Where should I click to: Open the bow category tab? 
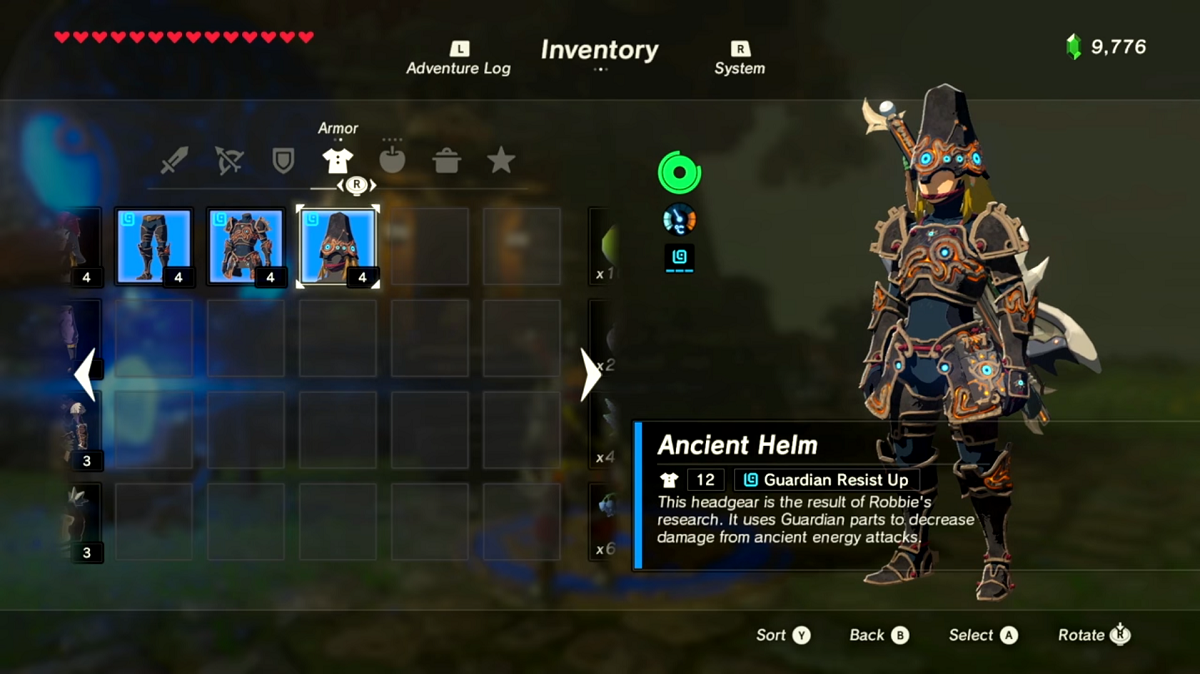coord(229,161)
